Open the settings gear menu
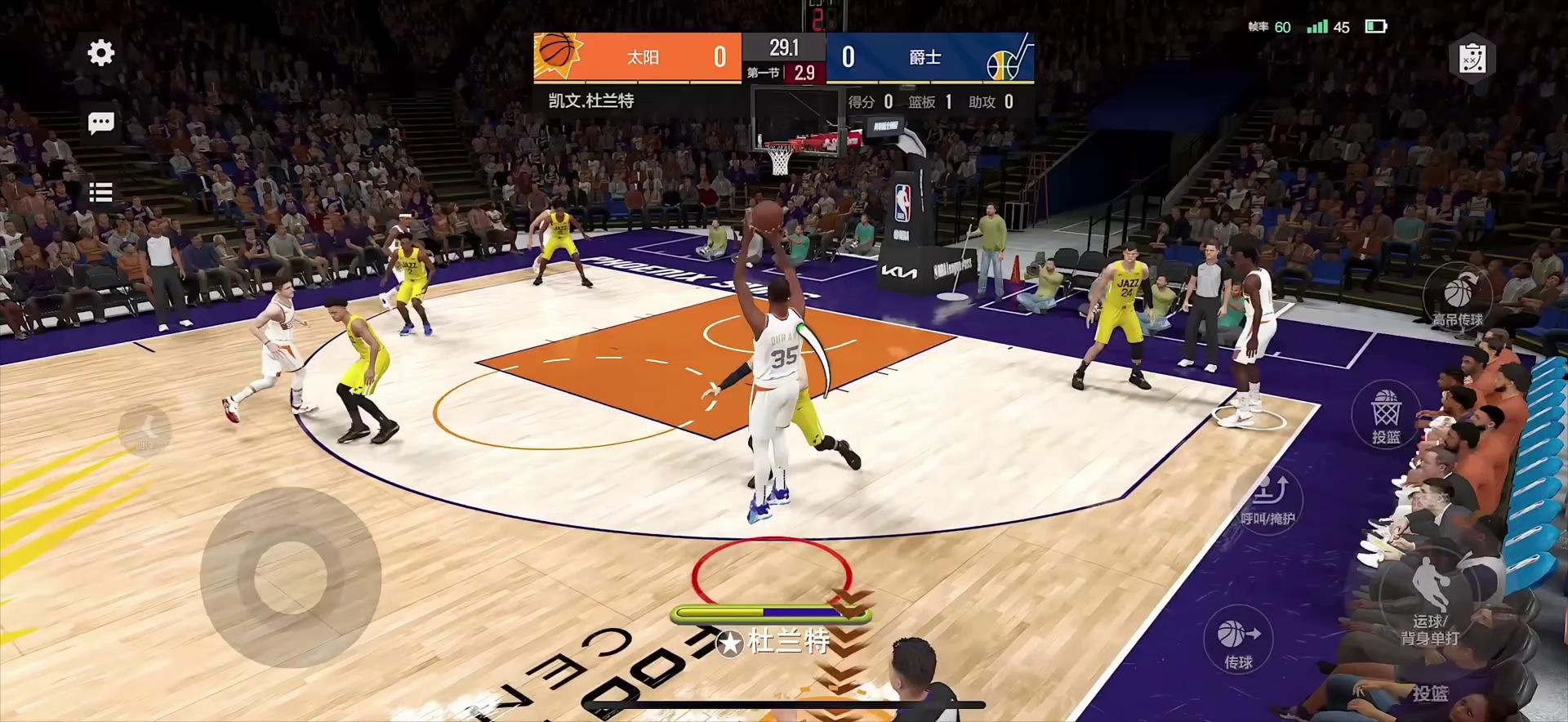Viewport: 1568px width, 722px height. pyautogui.click(x=101, y=53)
